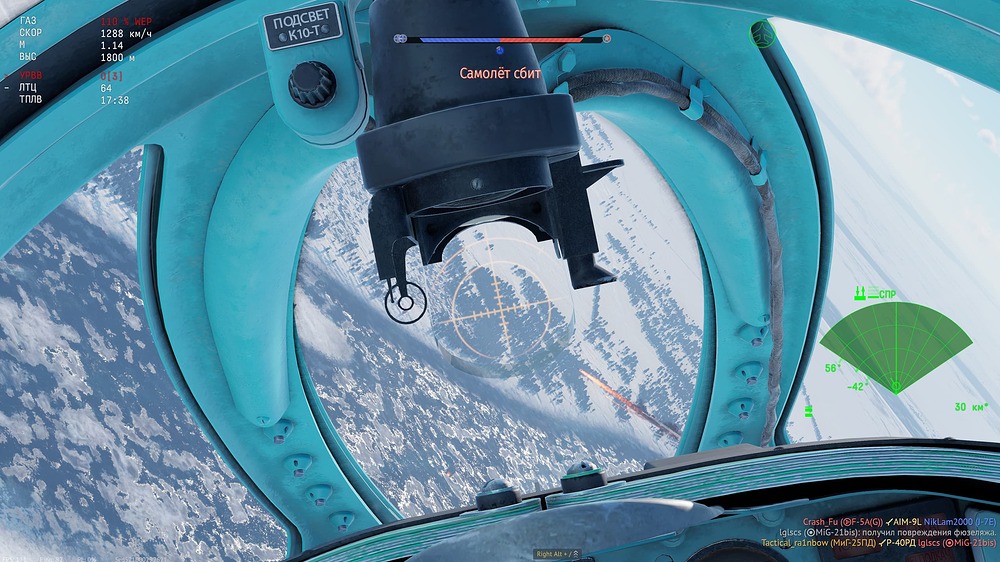Click the green radar scope display
The height and width of the screenshot is (562, 1000).
(895, 344)
